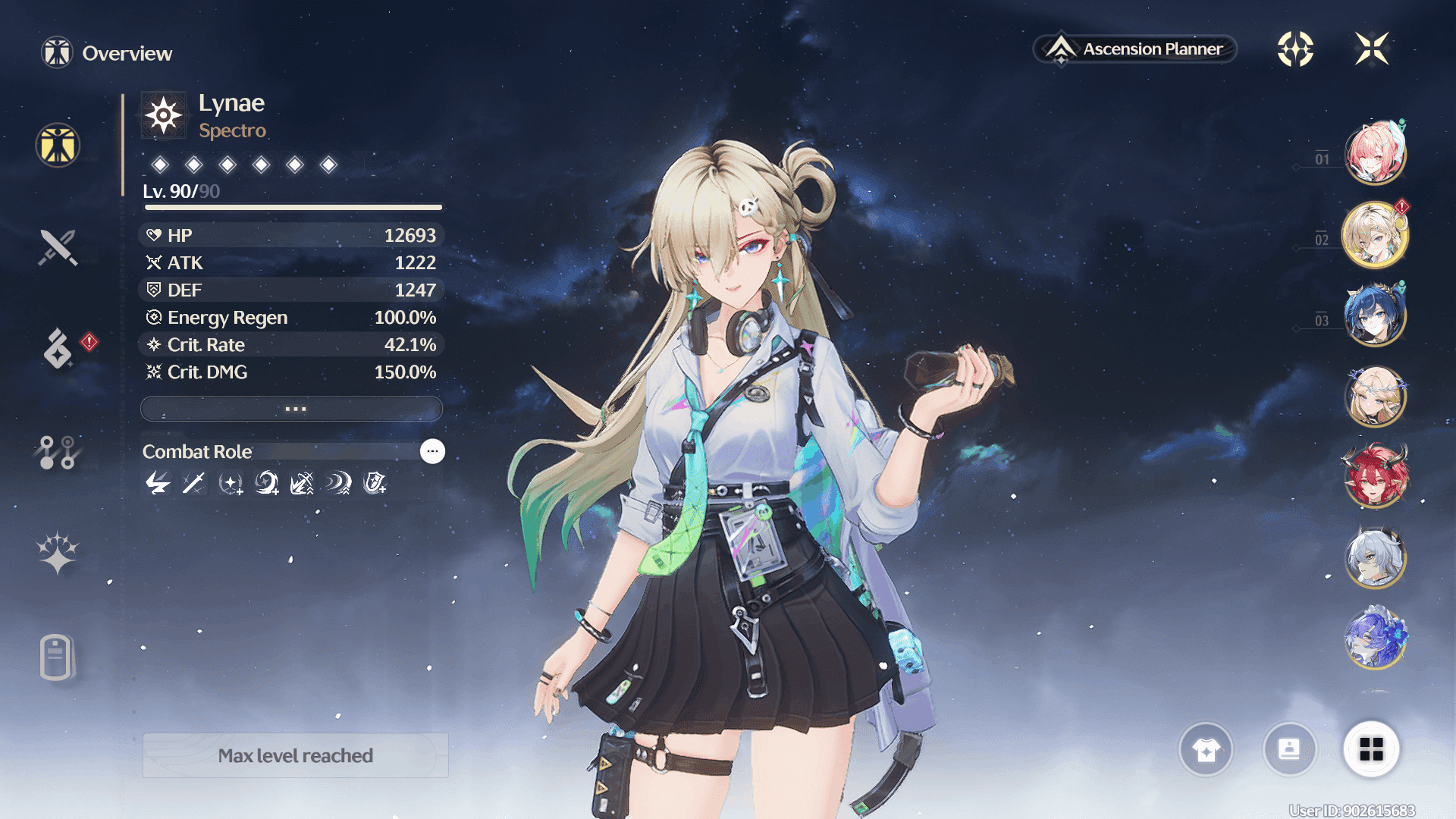Open the Ascension Planner
The width and height of the screenshot is (1456, 819).
[x=1135, y=49]
